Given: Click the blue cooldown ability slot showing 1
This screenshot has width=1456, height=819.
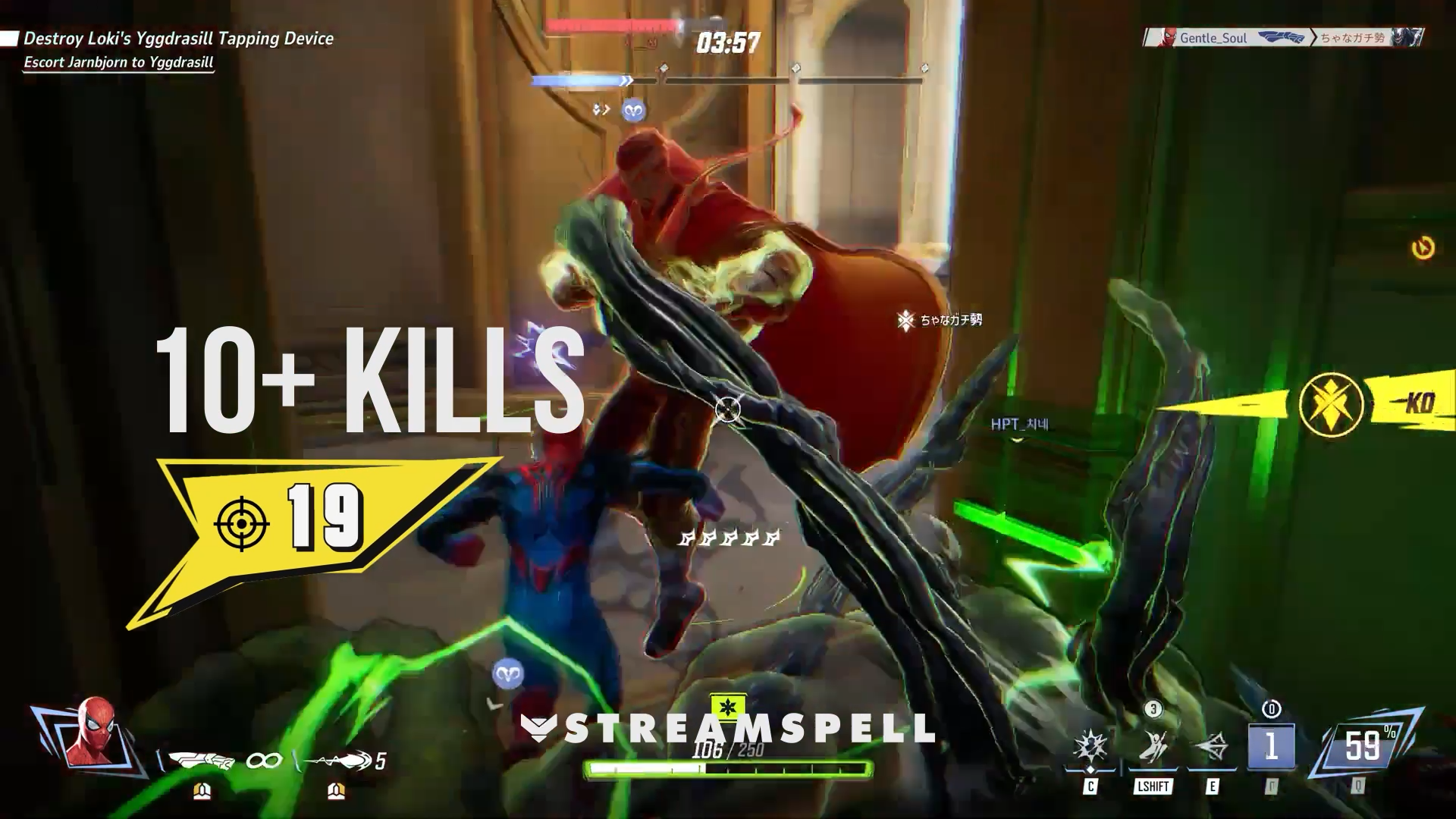Looking at the screenshot, I should click(x=1271, y=747).
